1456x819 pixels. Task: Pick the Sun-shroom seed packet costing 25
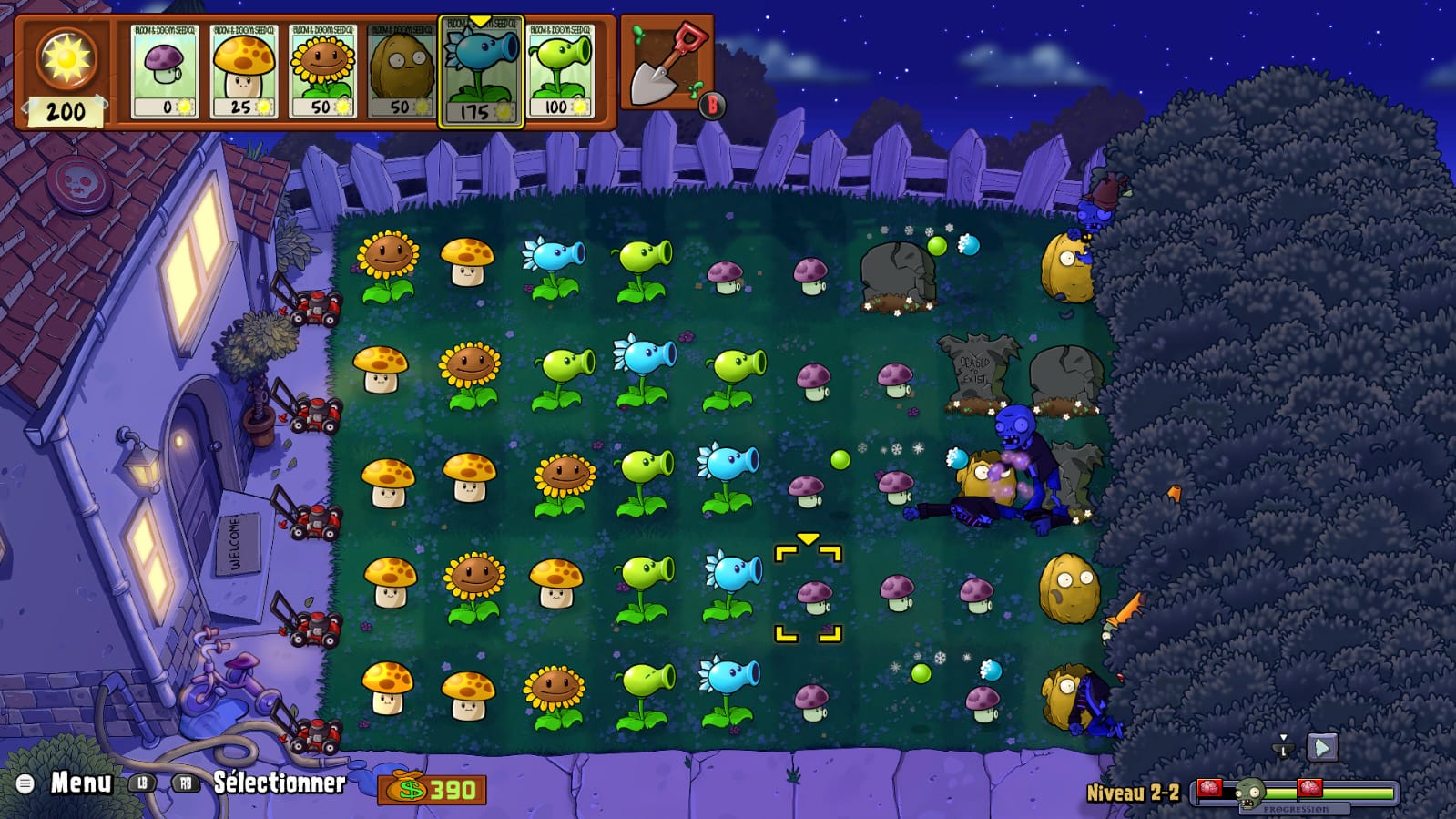[243, 71]
